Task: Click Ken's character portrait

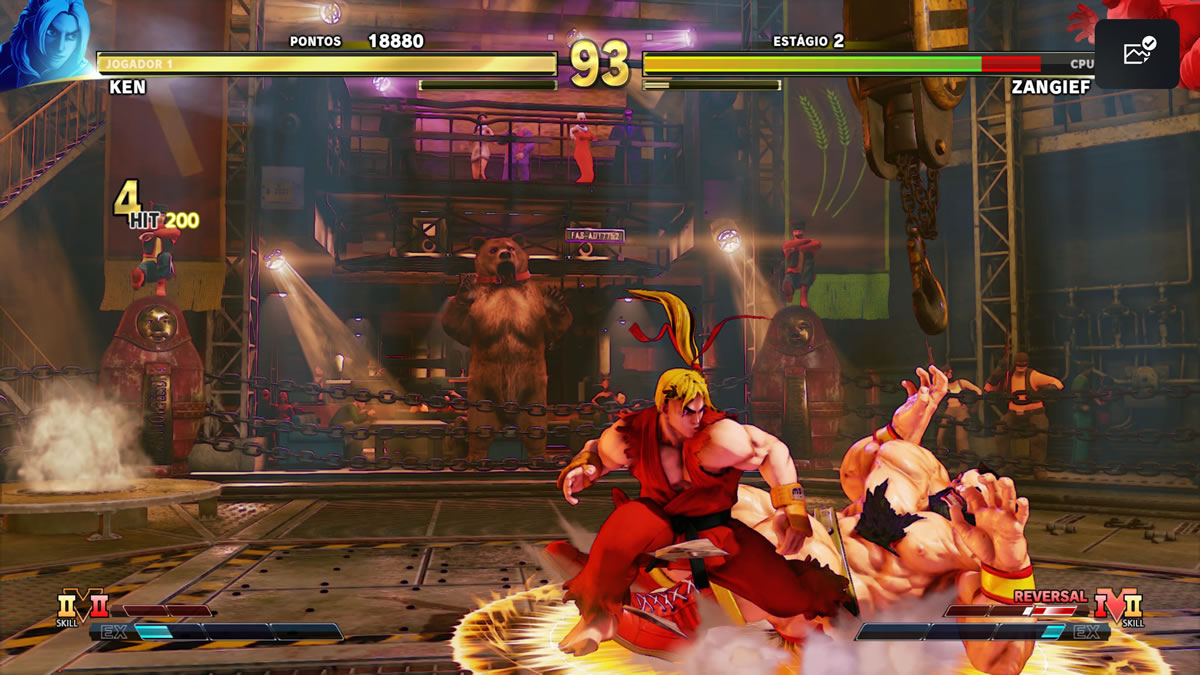Action: (45, 40)
